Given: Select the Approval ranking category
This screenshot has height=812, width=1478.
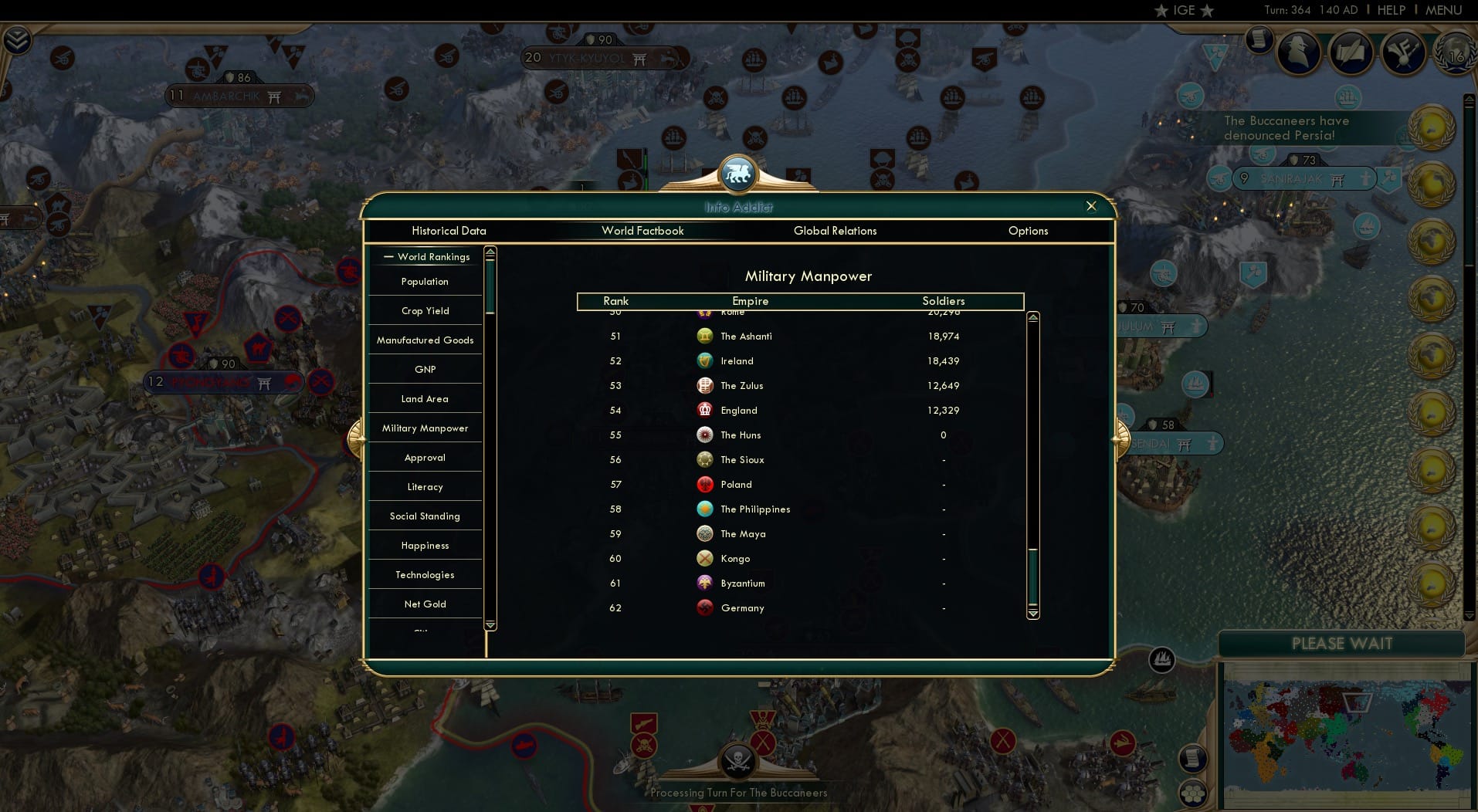Looking at the screenshot, I should 425,457.
